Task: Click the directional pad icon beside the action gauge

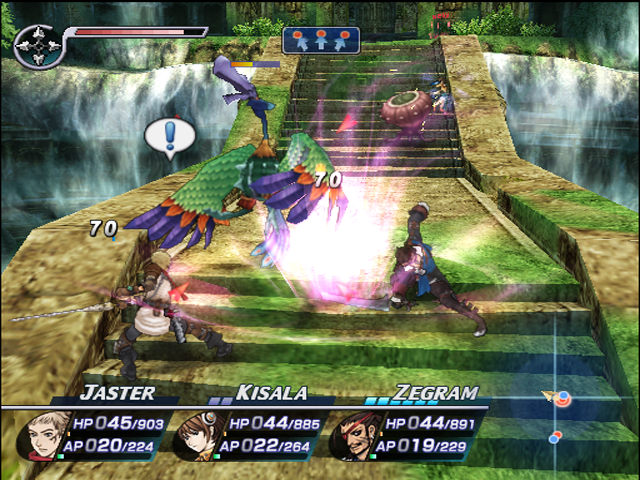Action: [x=37, y=47]
